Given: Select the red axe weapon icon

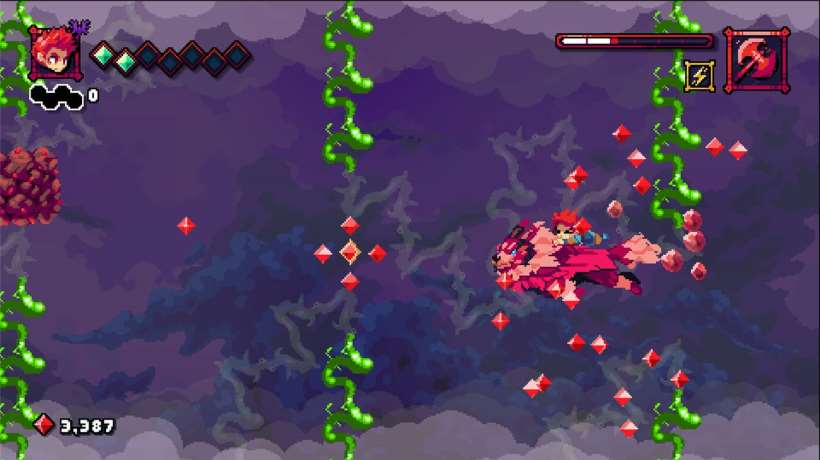Looking at the screenshot, I should click(x=756, y=60).
